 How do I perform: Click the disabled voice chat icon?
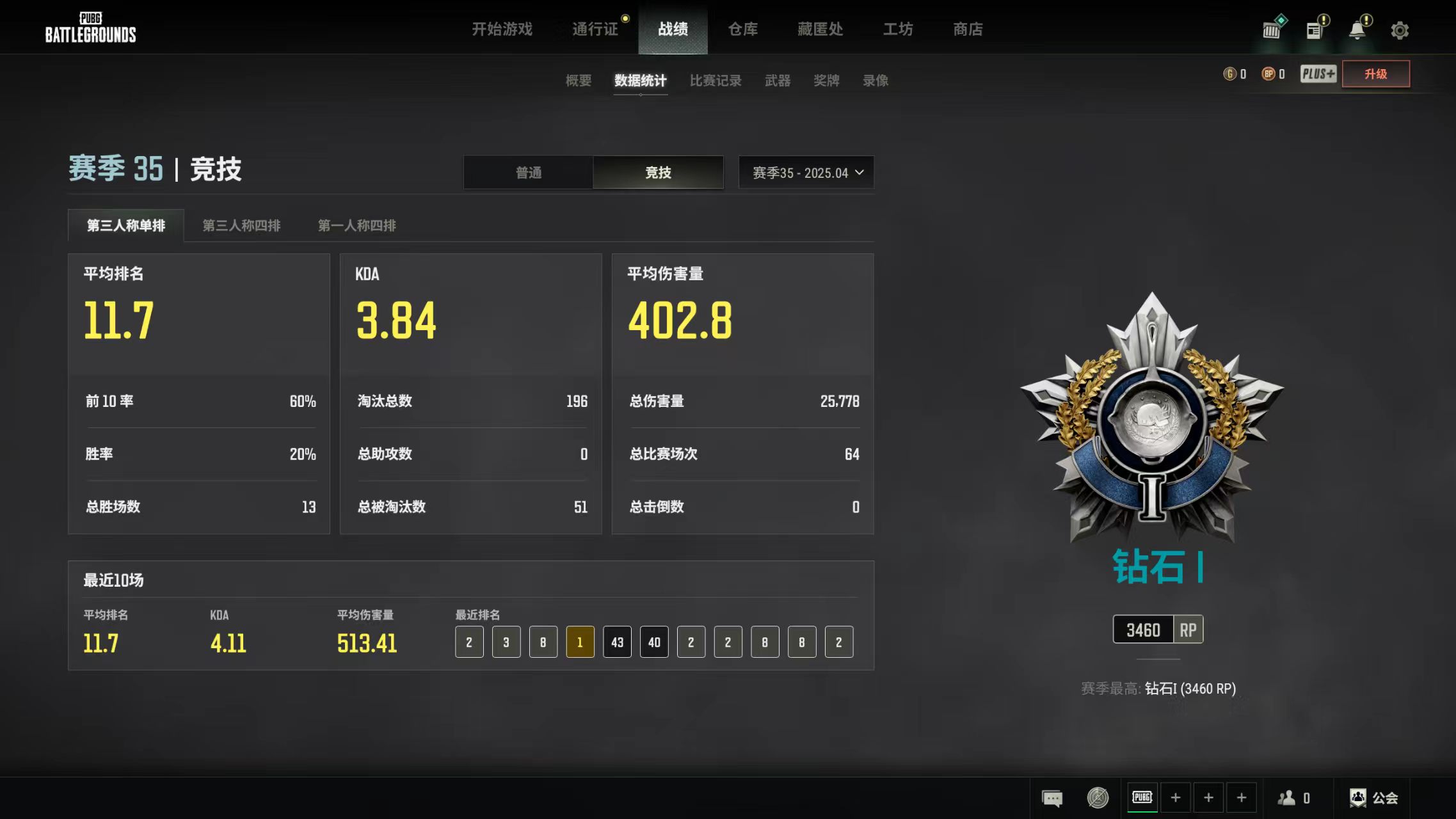coord(1097,797)
